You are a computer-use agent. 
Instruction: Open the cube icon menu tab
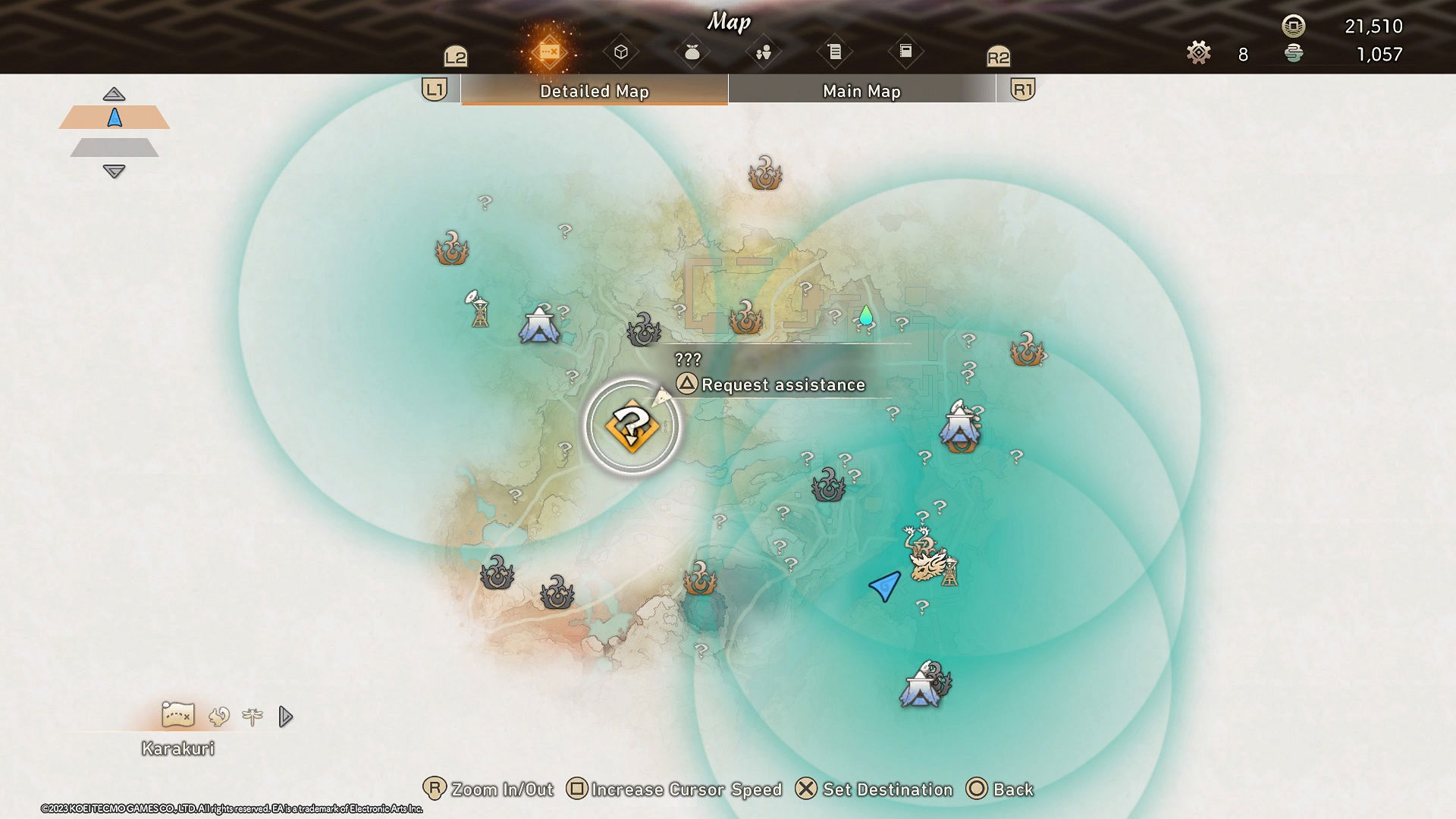pyautogui.click(x=621, y=52)
